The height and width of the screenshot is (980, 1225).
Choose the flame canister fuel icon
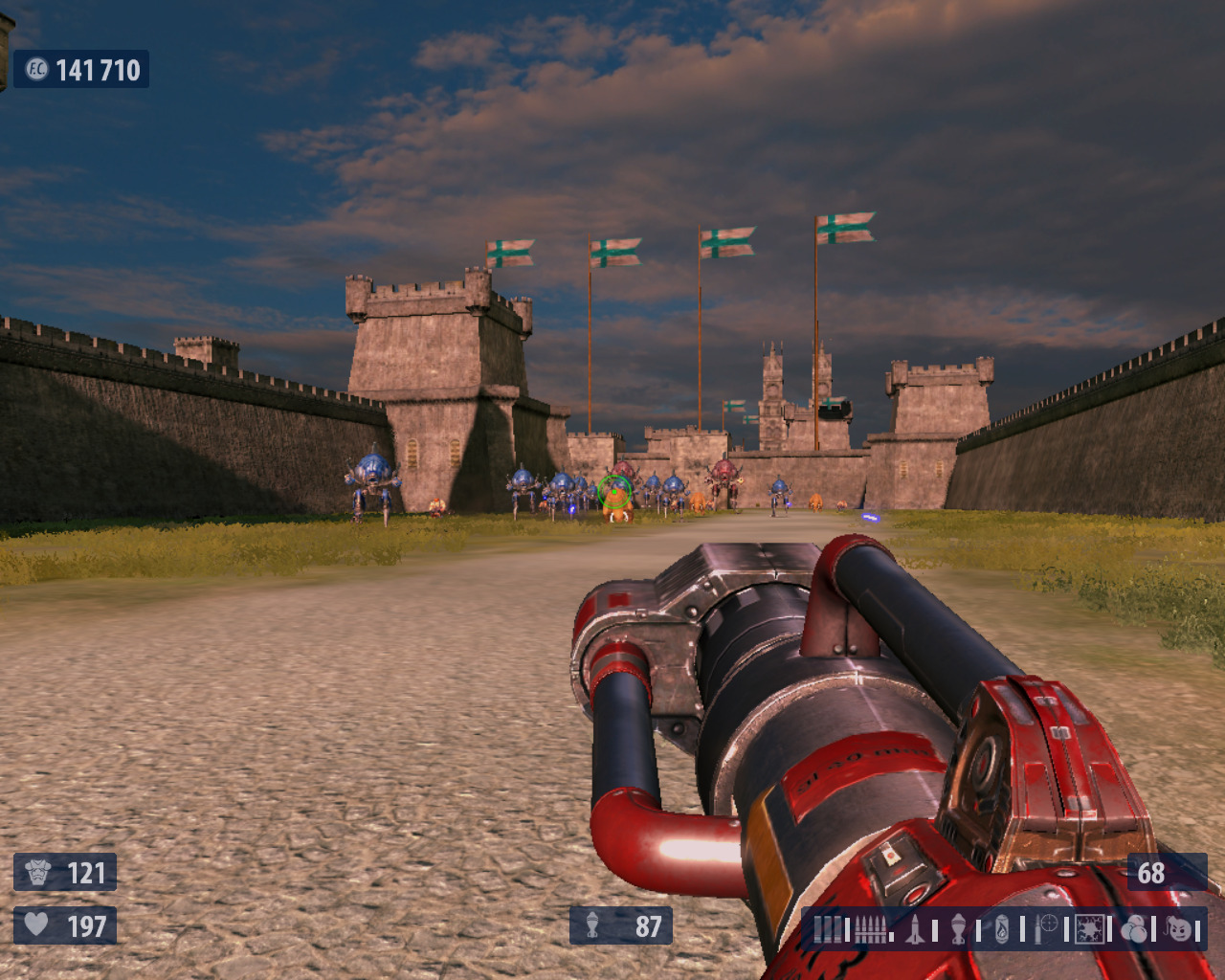pyautogui.click(x=1002, y=928)
